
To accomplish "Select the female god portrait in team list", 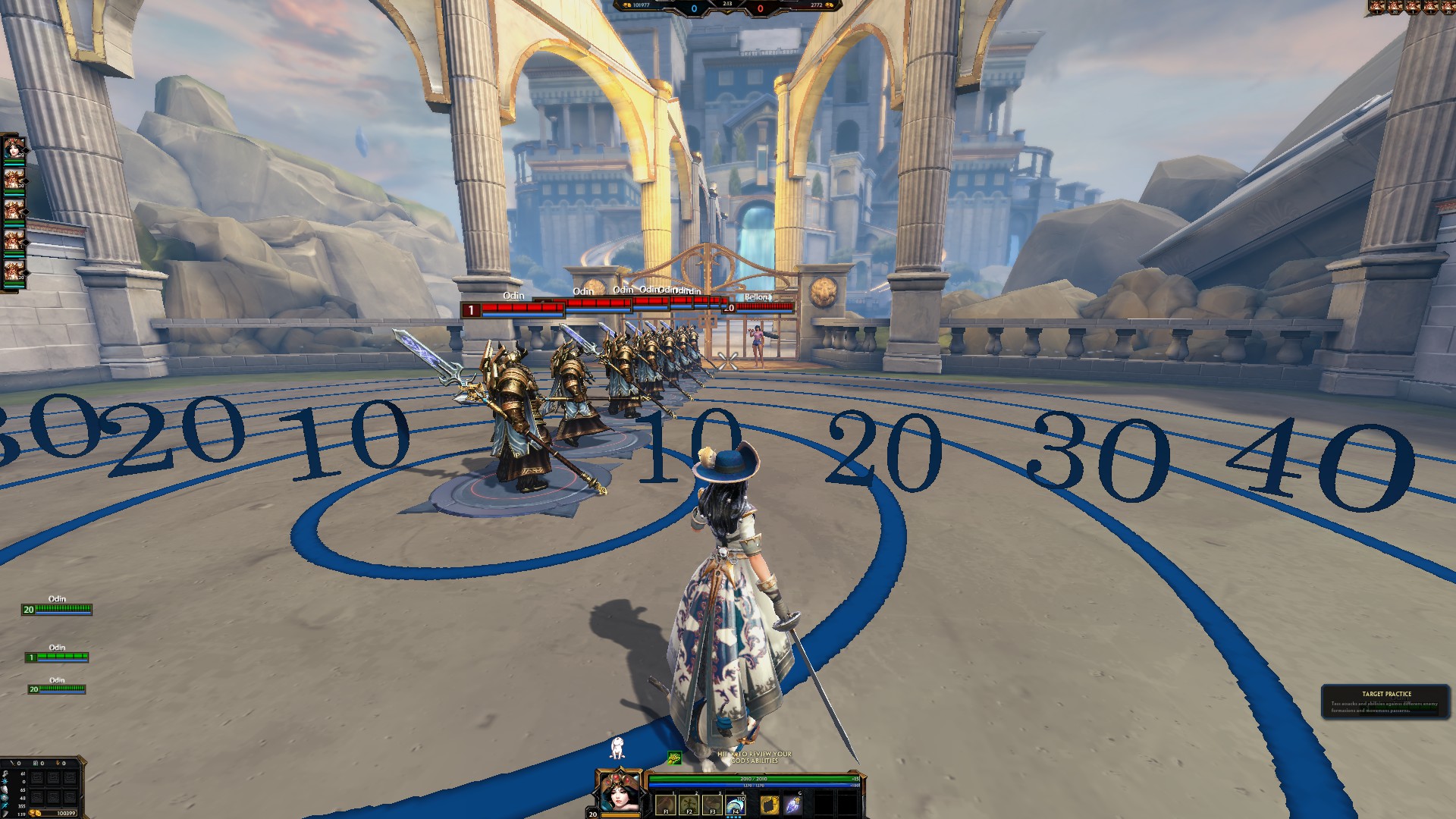I will (x=14, y=149).
